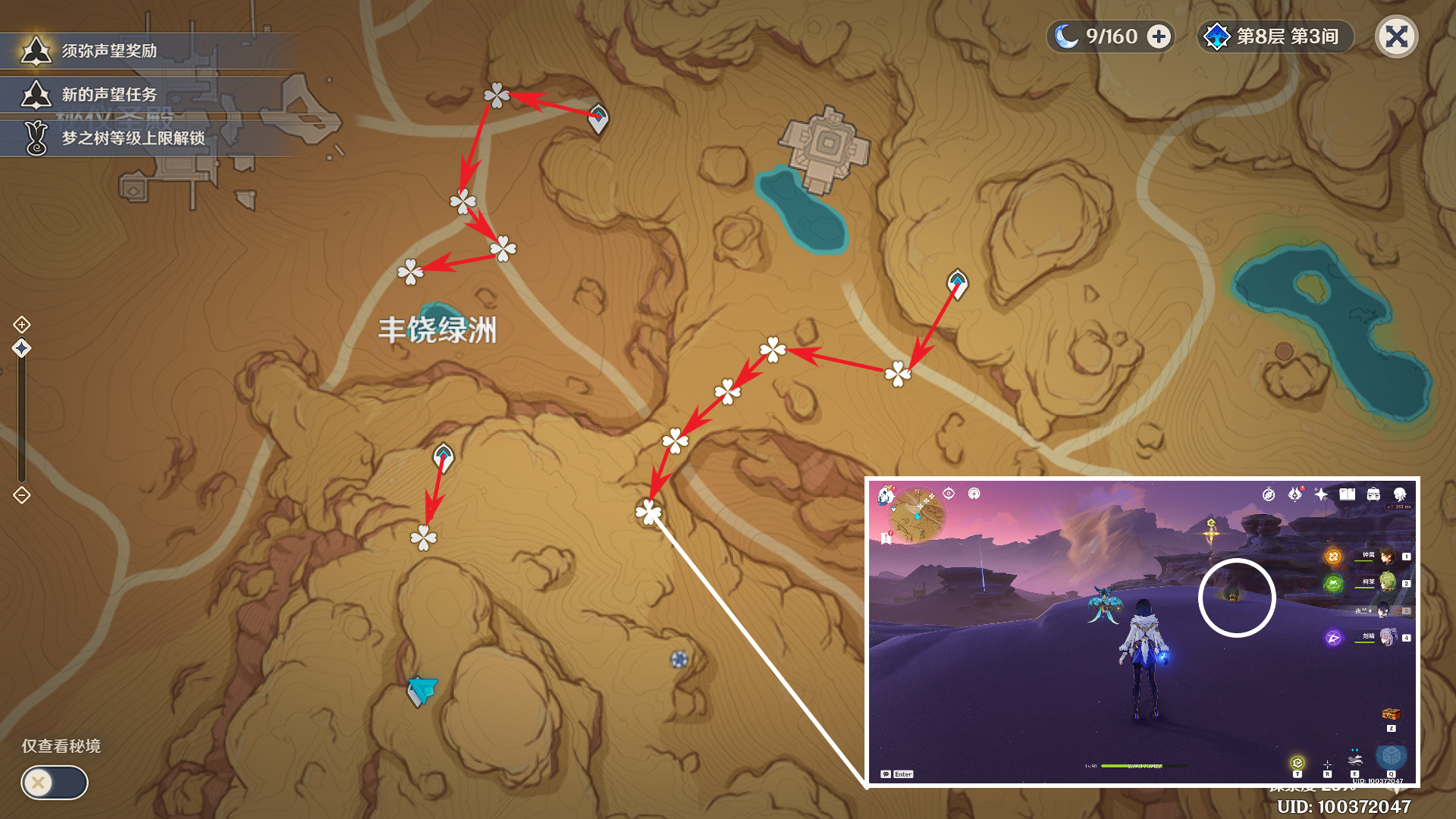1456x819 pixels.
Task: Select the teleport waypoint below 丰饶绿洲 label
Action: (x=443, y=457)
